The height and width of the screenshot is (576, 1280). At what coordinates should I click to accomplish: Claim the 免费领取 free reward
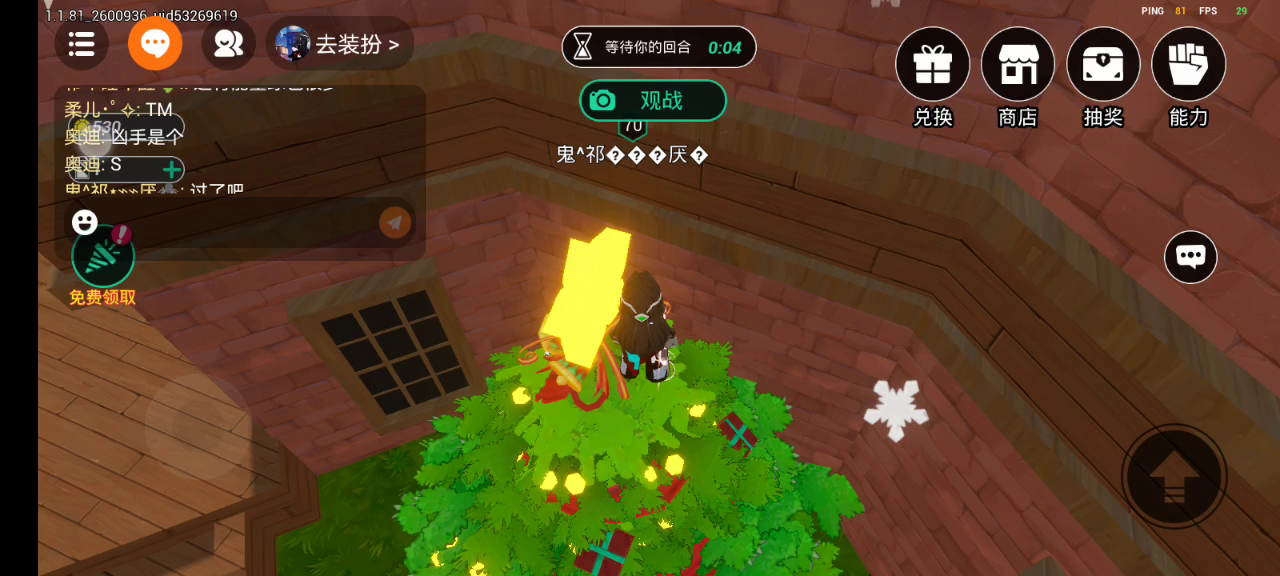tap(103, 258)
